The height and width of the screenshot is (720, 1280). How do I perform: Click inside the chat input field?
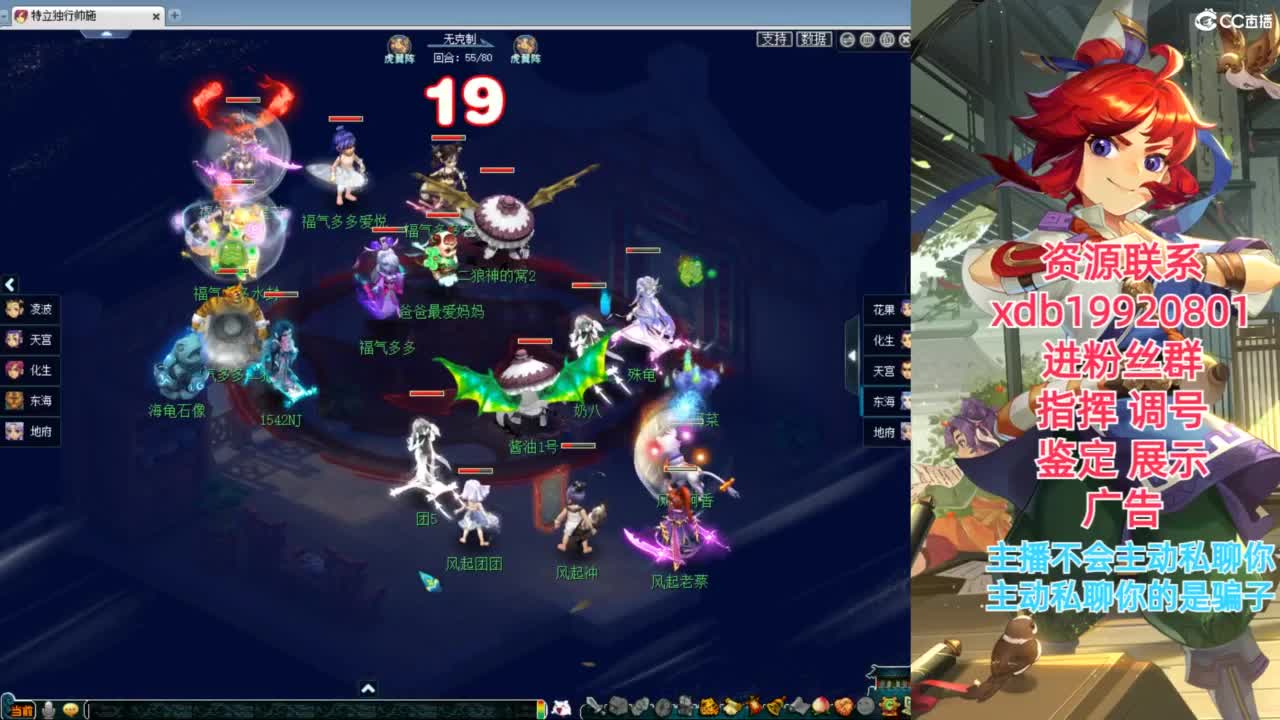[300, 710]
